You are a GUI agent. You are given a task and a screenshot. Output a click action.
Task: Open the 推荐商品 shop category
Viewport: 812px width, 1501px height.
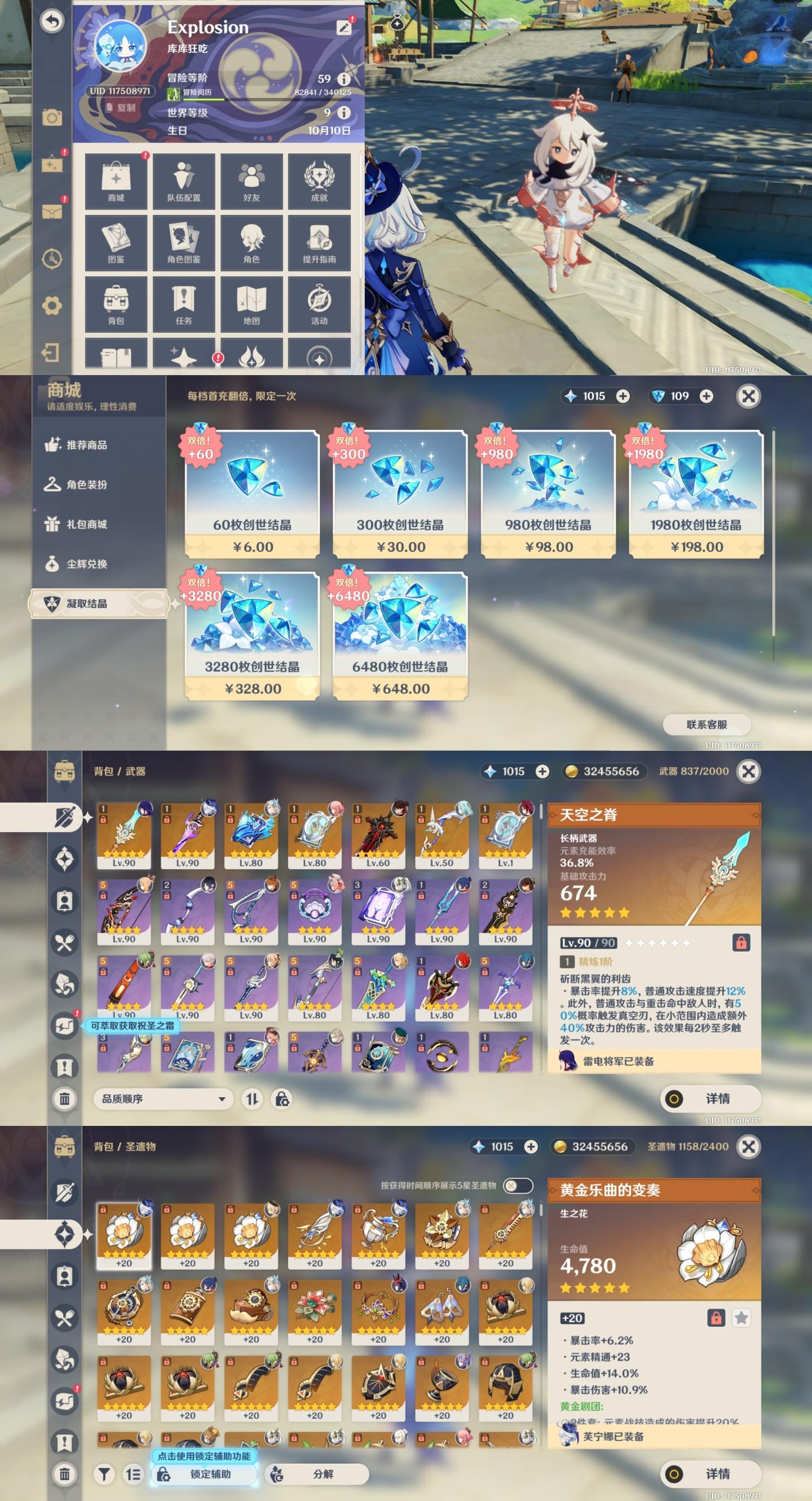(87, 445)
